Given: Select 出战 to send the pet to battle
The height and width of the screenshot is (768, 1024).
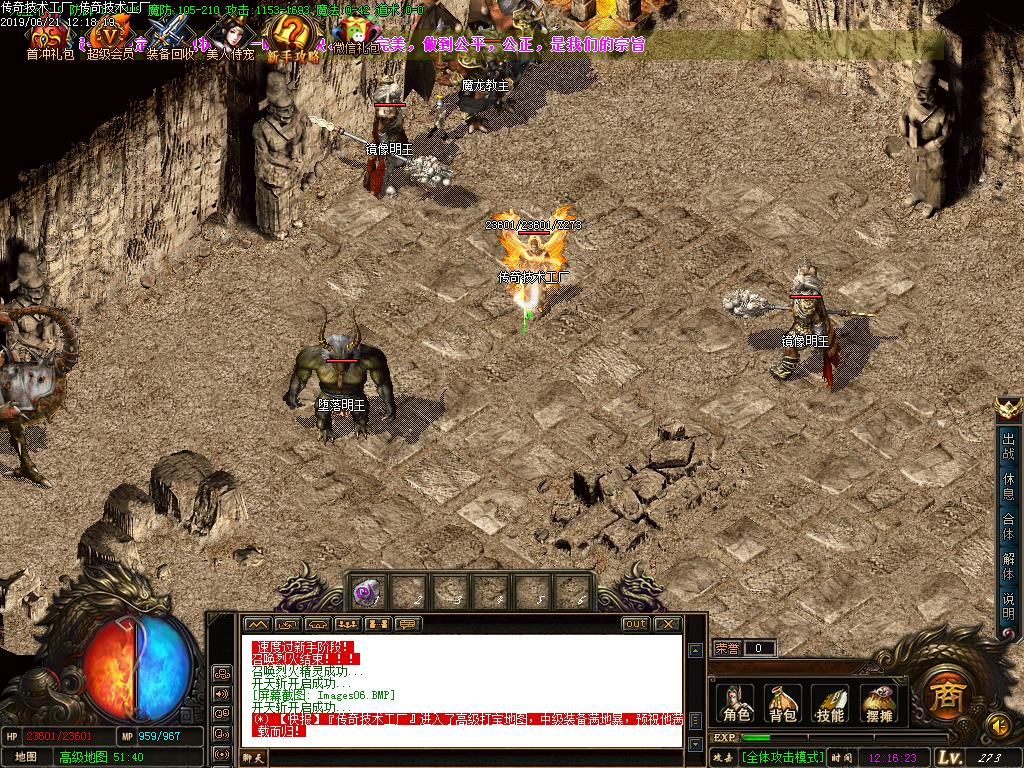Looking at the screenshot, I should point(1008,444).
